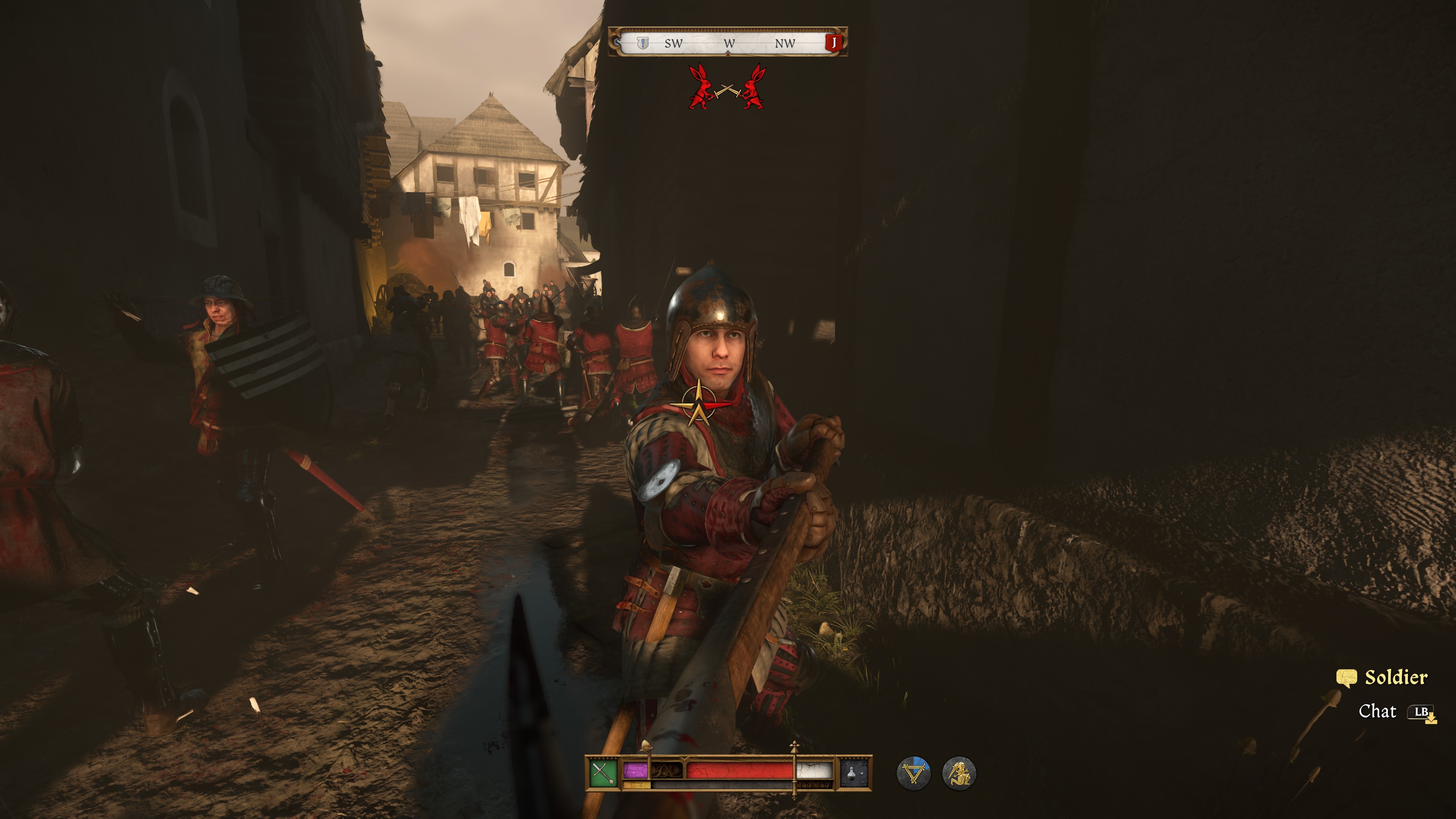Select the W heading on compass
The image size is (1456, 819).
[x=729, y=43]
